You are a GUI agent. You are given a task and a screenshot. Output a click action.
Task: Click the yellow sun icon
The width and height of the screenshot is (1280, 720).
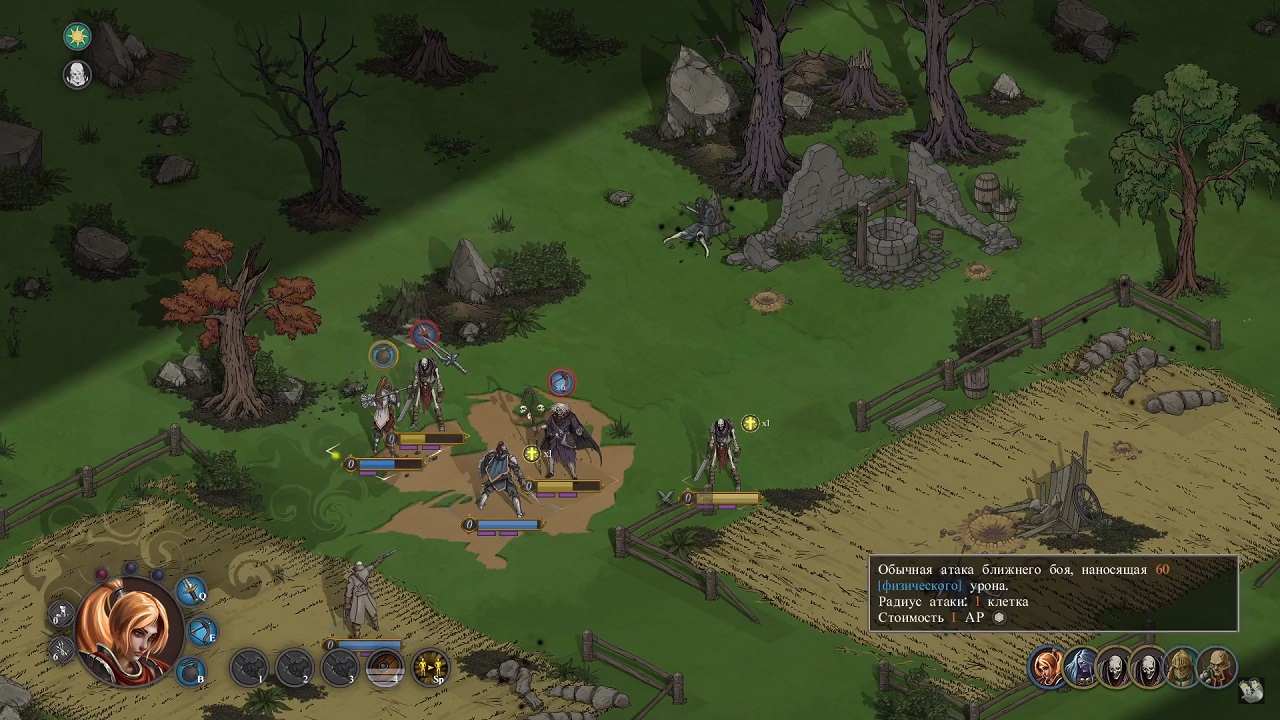77,36
